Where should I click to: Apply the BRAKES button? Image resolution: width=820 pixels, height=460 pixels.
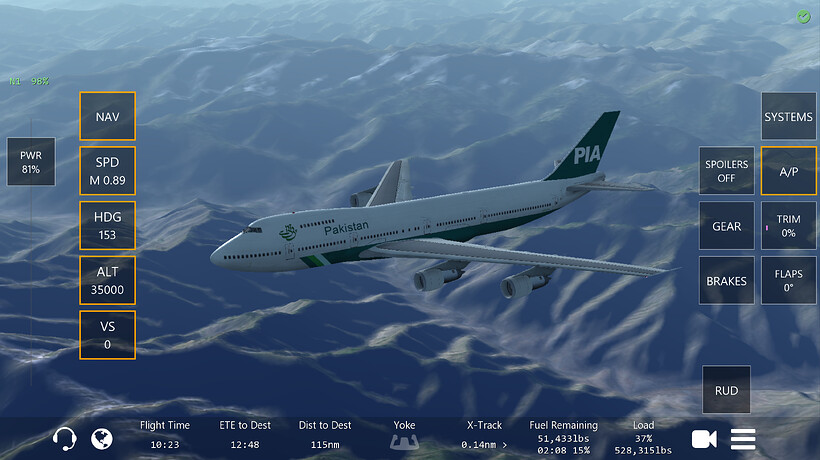[727, 281]
